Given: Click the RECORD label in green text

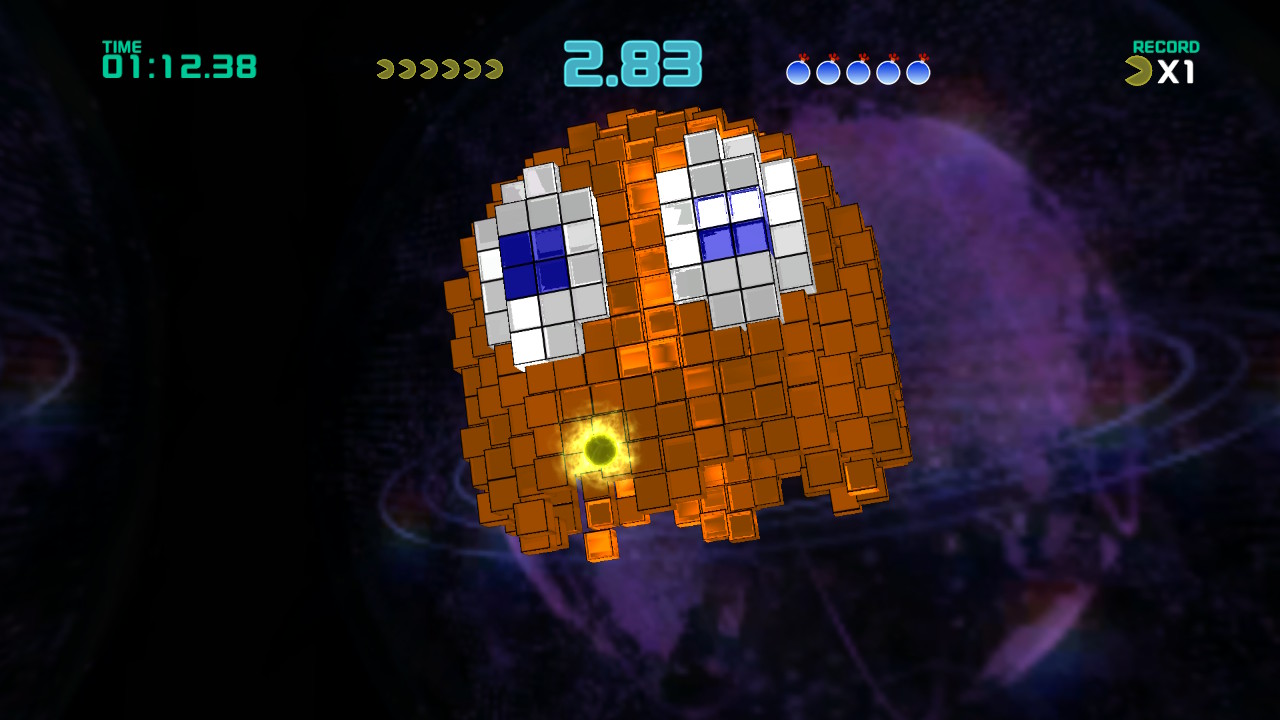Looking at the screenshot, I should [x=1165, y=47].
